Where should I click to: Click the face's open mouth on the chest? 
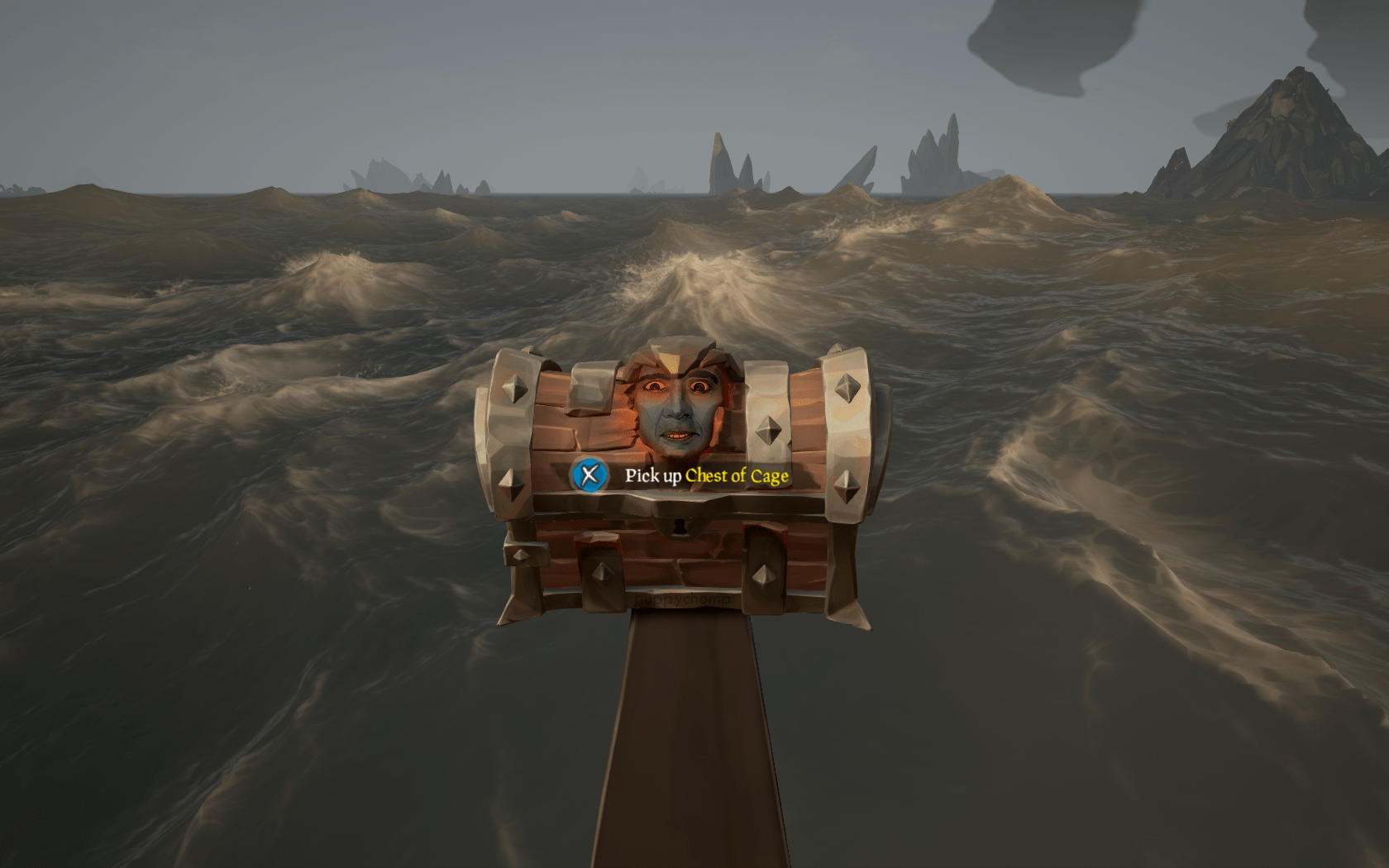pos(677,436)
